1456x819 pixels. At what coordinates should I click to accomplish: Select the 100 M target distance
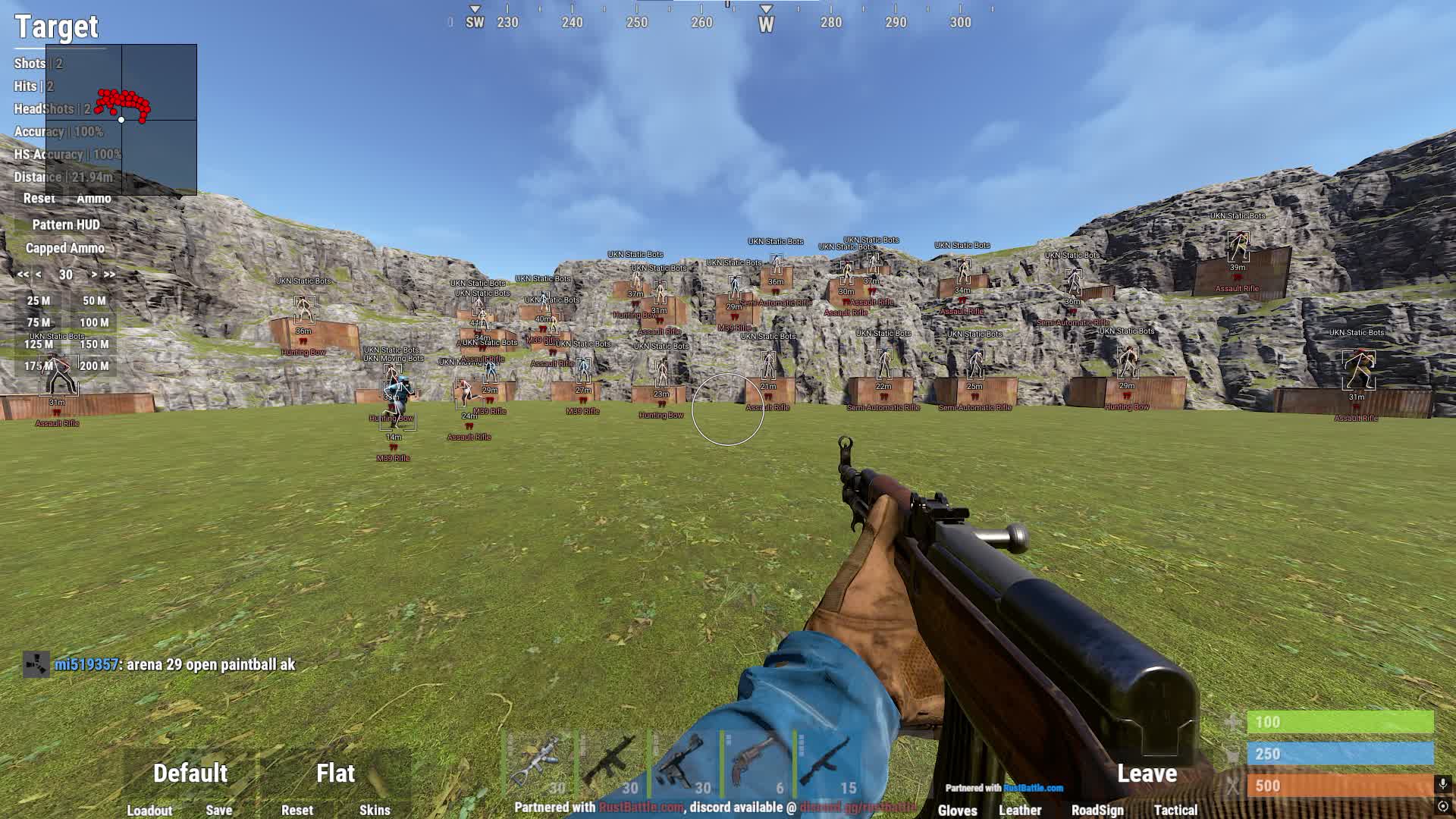click(94, 322)
